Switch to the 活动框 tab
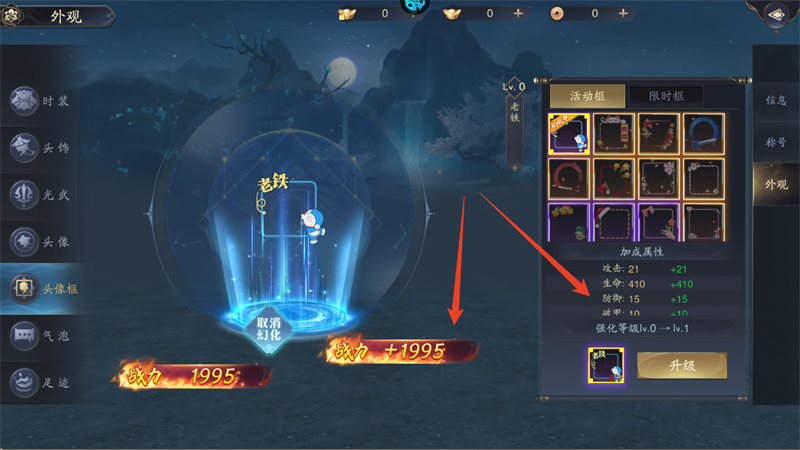Image resolution: width=800 pixels, height=450 pixels. click(587, 95)
